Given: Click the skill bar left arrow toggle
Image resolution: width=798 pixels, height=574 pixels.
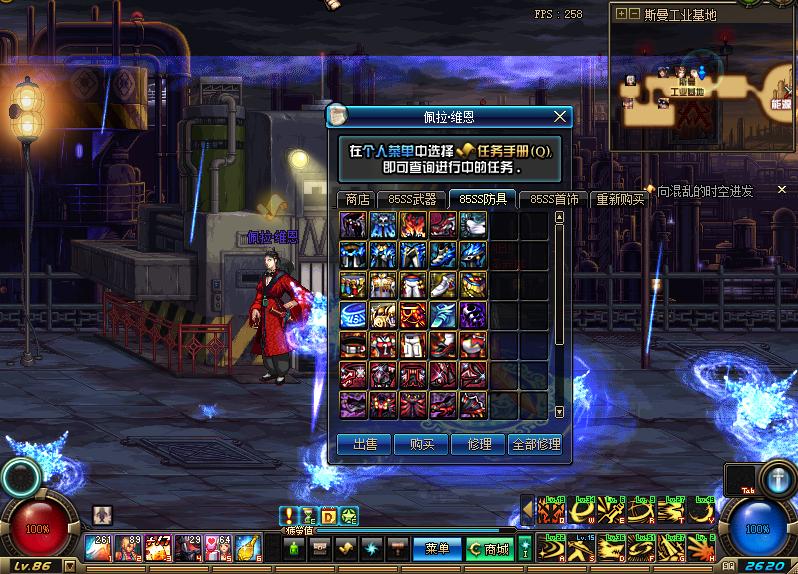Looking at the screenshot, I should [527, 511].
